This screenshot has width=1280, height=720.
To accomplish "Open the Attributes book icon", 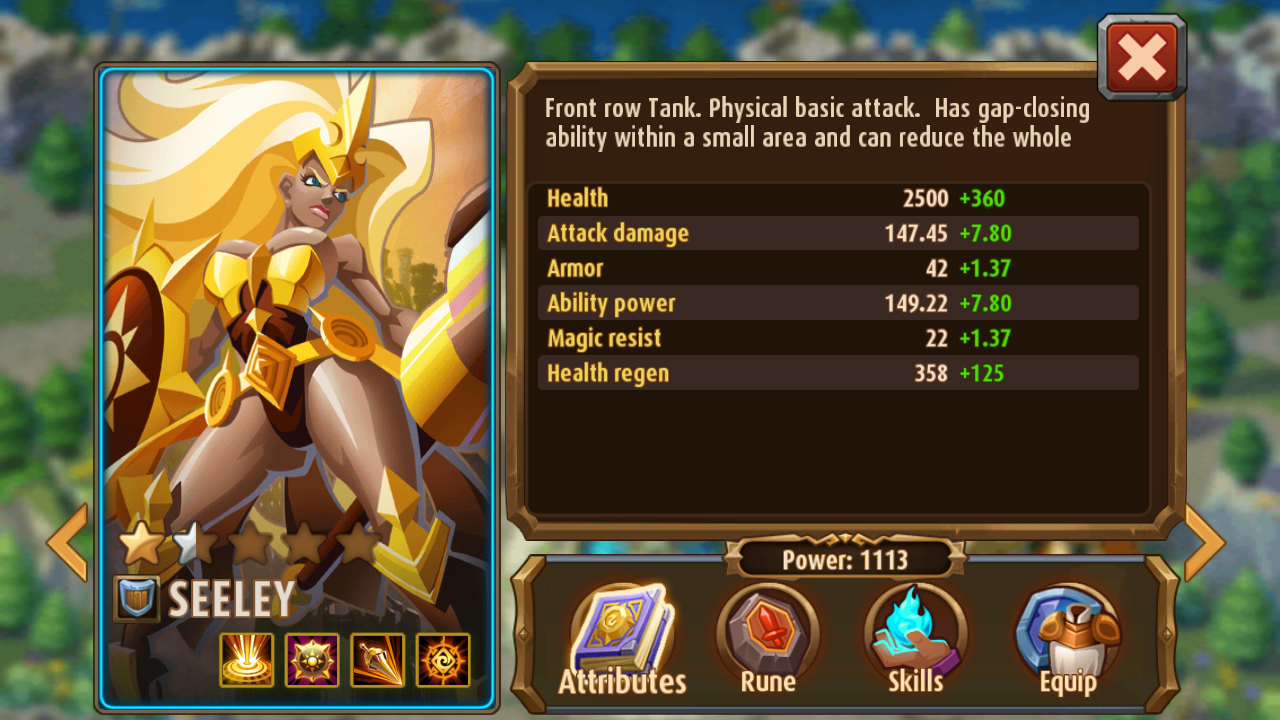I will [622, 637].
